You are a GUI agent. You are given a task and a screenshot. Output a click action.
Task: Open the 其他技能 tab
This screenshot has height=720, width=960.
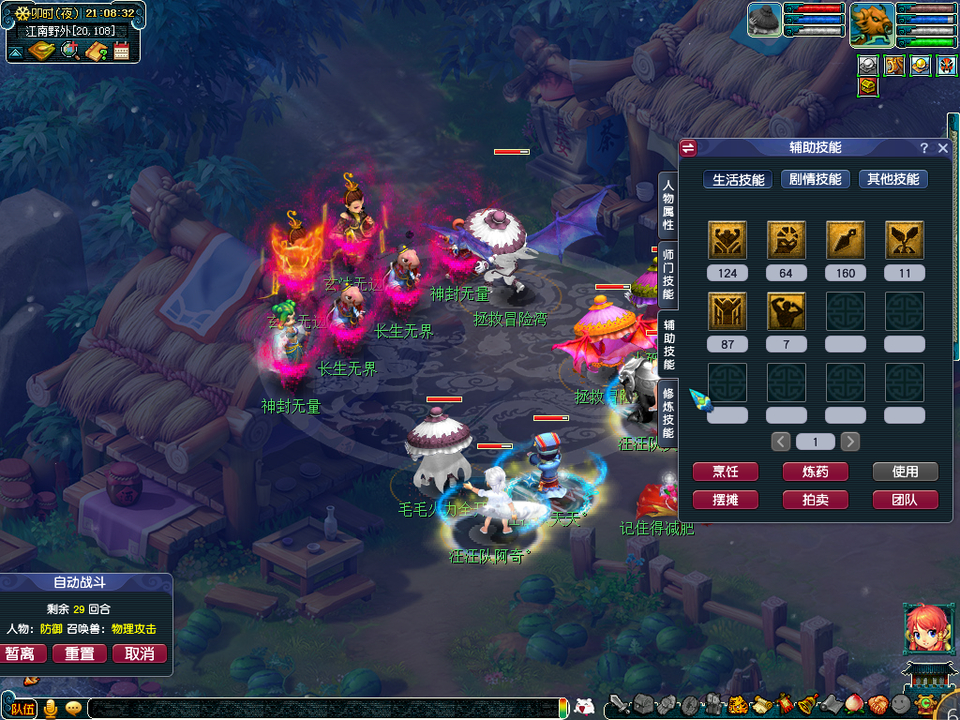892,180
